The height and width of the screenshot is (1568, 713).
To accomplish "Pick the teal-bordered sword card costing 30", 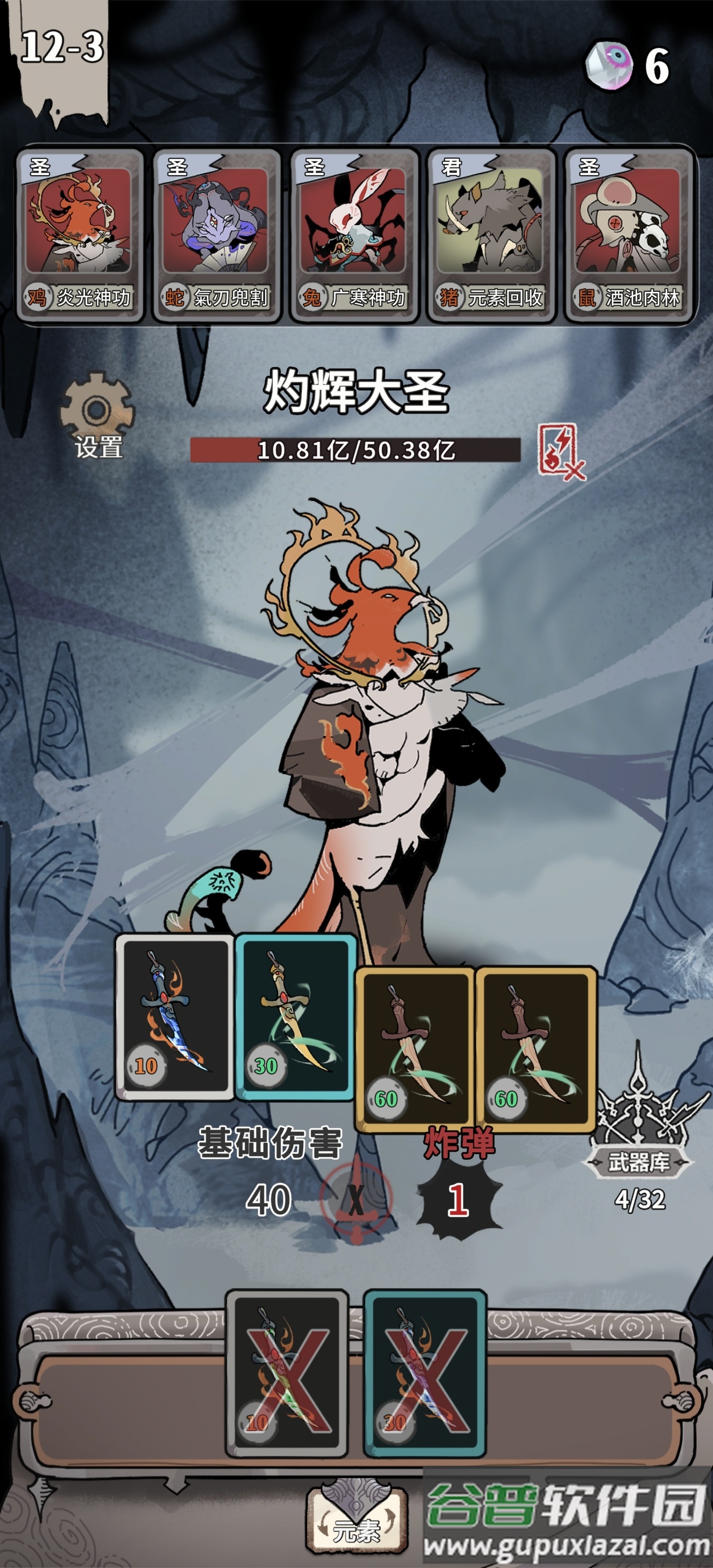I will (295, 1016).
